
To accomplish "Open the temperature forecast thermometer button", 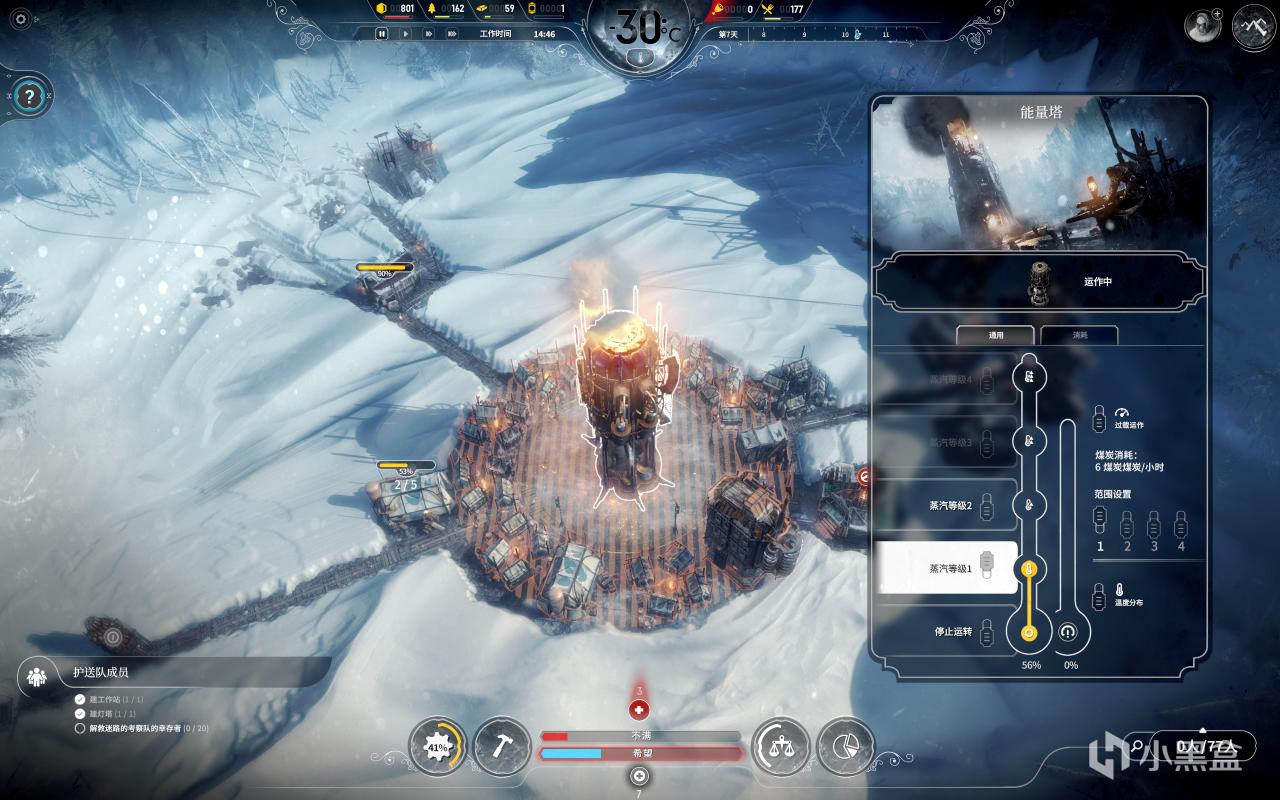I will coord(640,58).
